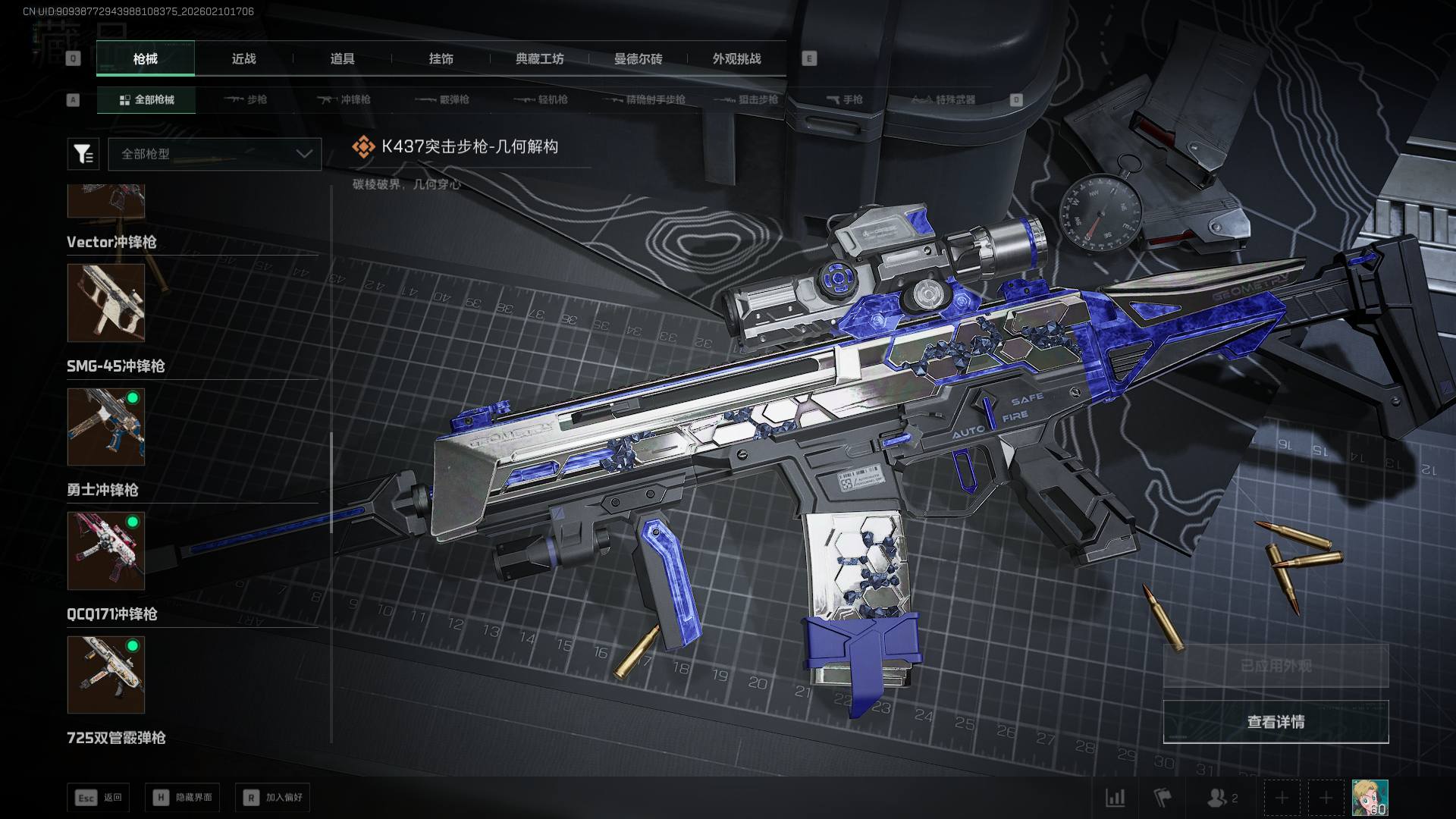The width and height of the screenshot is (1456, 819).
Task: Filter the list to 霰弹枪 shotguns
Action: 443,99
